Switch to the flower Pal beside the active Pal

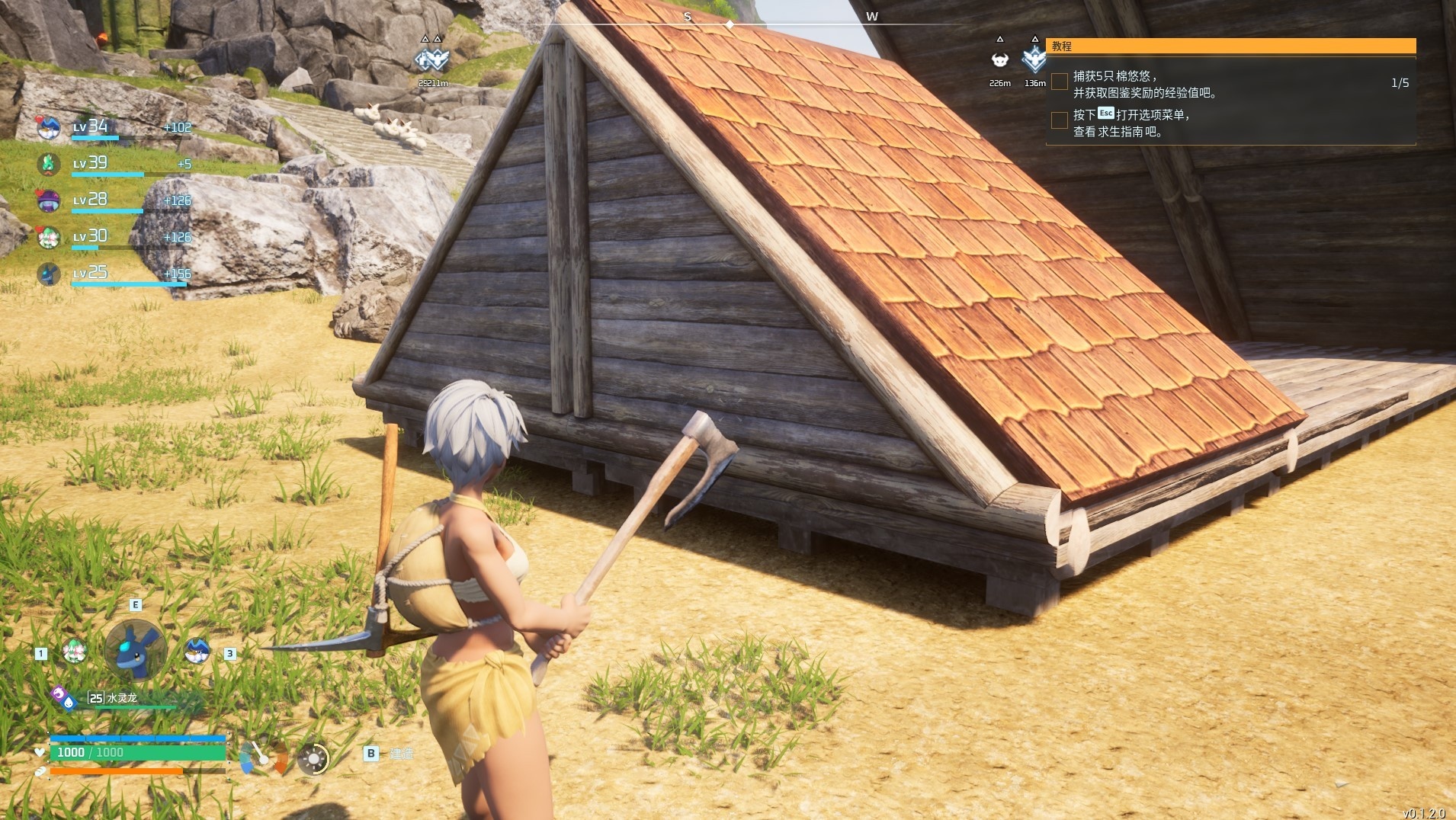[x=74, y=651]
